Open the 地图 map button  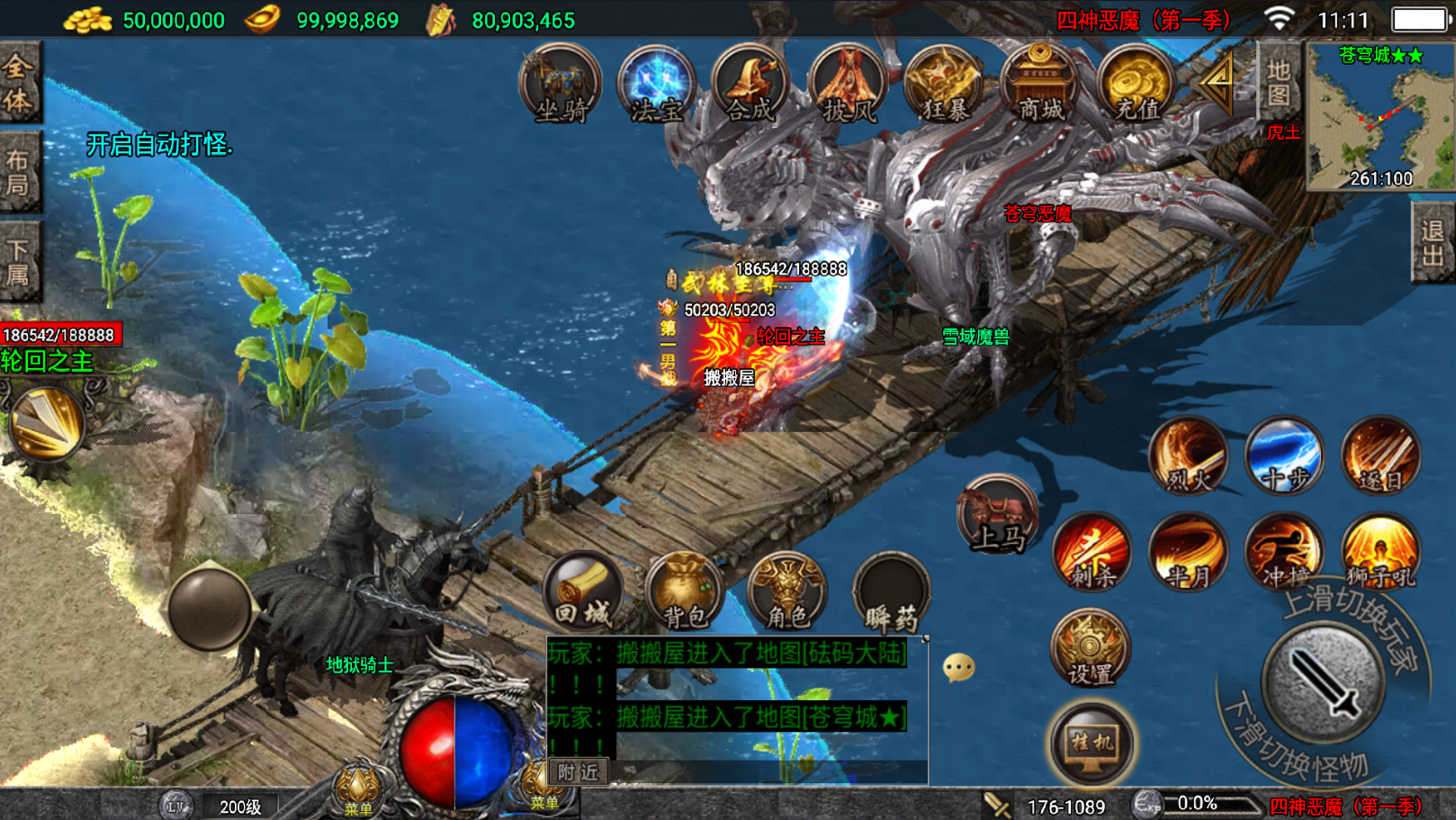(1278, 83)
